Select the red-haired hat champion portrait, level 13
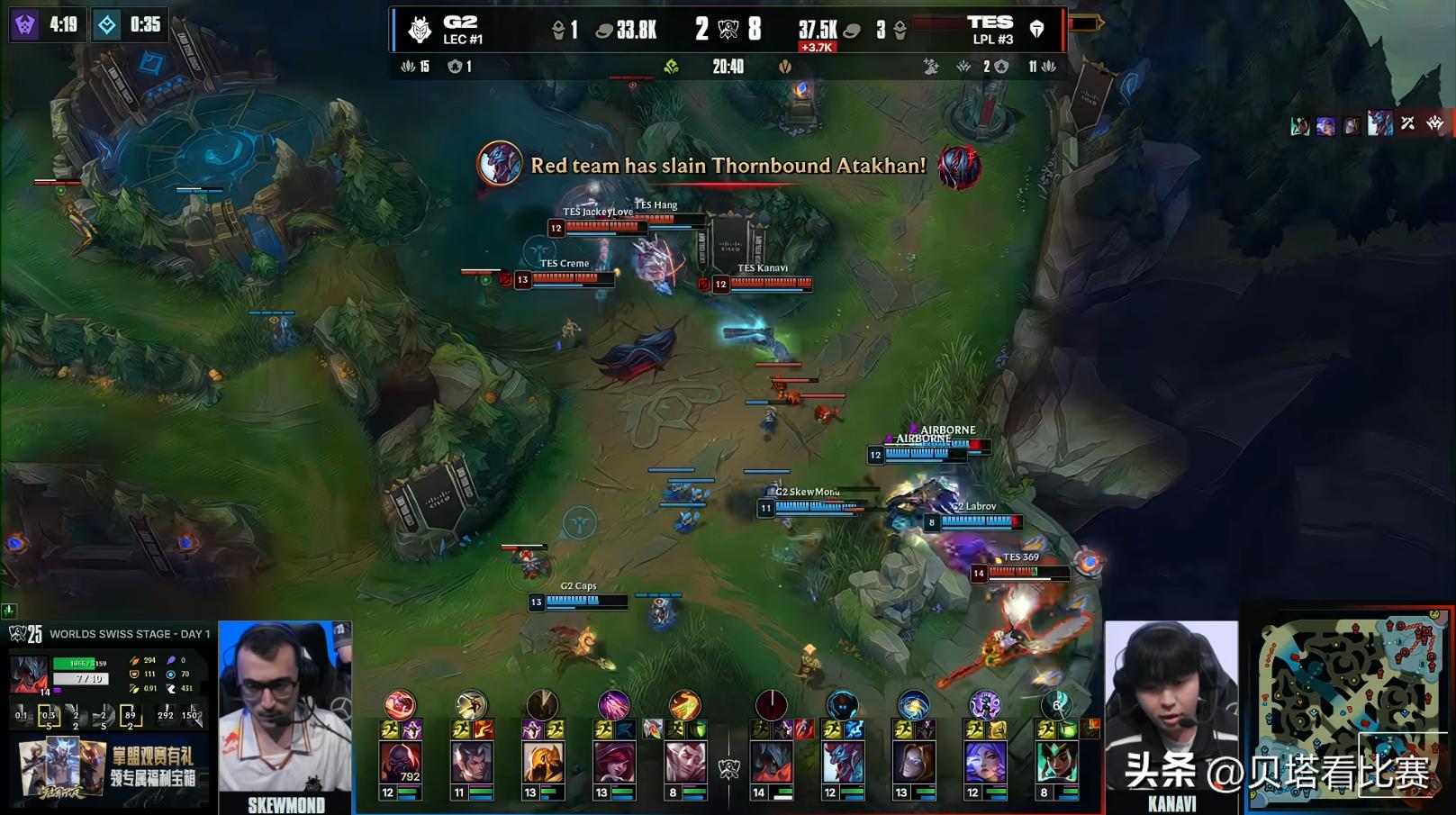The image size is (1456, 815). [x=613, y=762]
